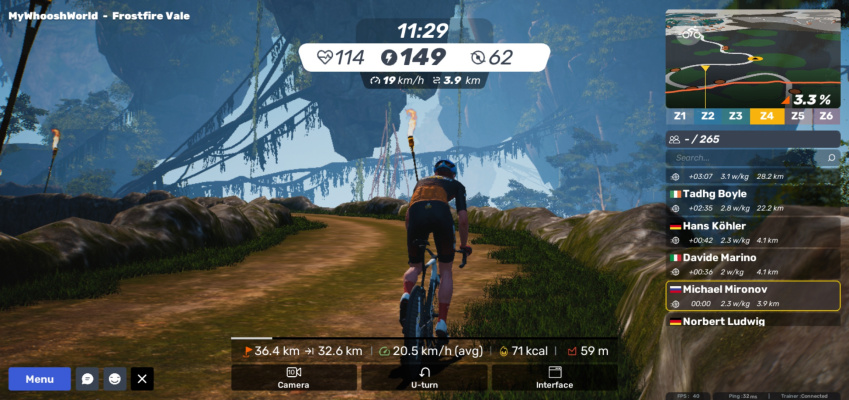Screen dimensions: 849x400
Task: Click the Z4 power zone indicator
Action: pyautogui.click(x=767, y=116)
